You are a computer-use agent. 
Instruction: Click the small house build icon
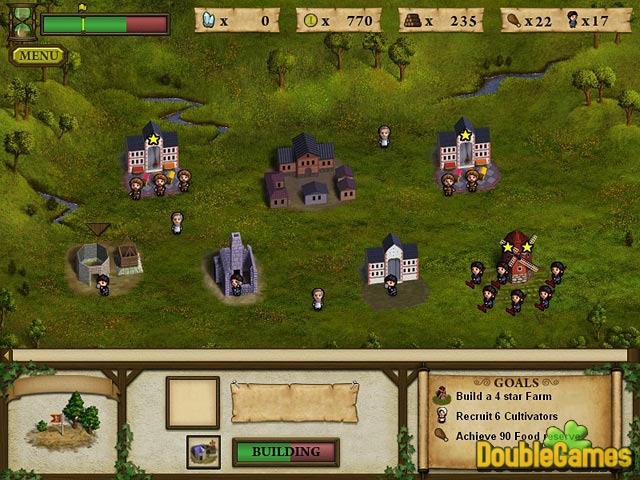pyautogui.click(x=203, y=451)
